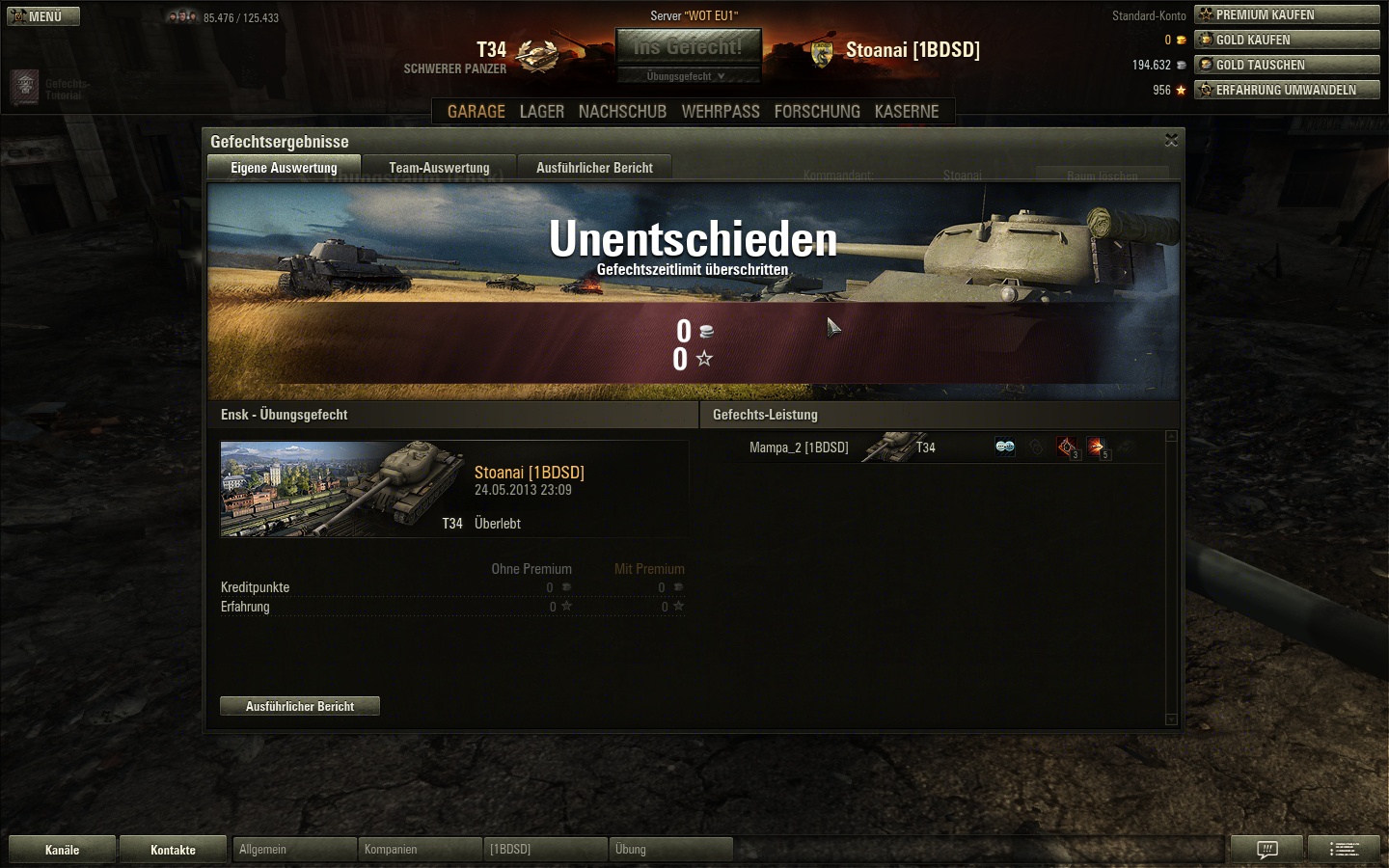Viewport: 1389px width, 868px height.
Task: Open the FORSCHUNG tab
Action: click(817, 112)
